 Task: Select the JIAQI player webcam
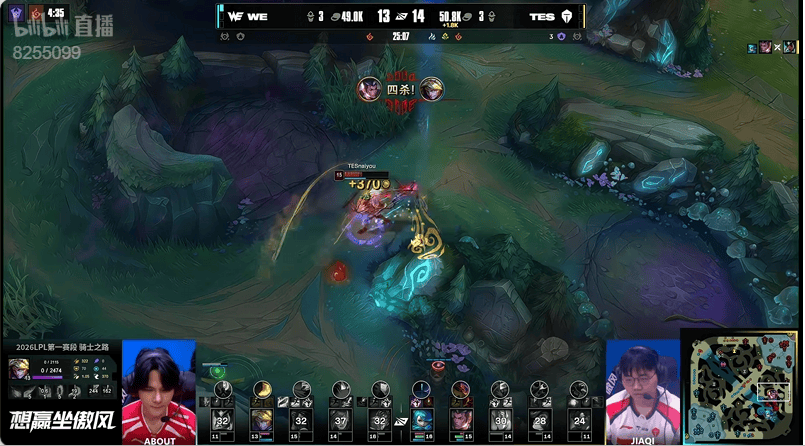(641, 390)
